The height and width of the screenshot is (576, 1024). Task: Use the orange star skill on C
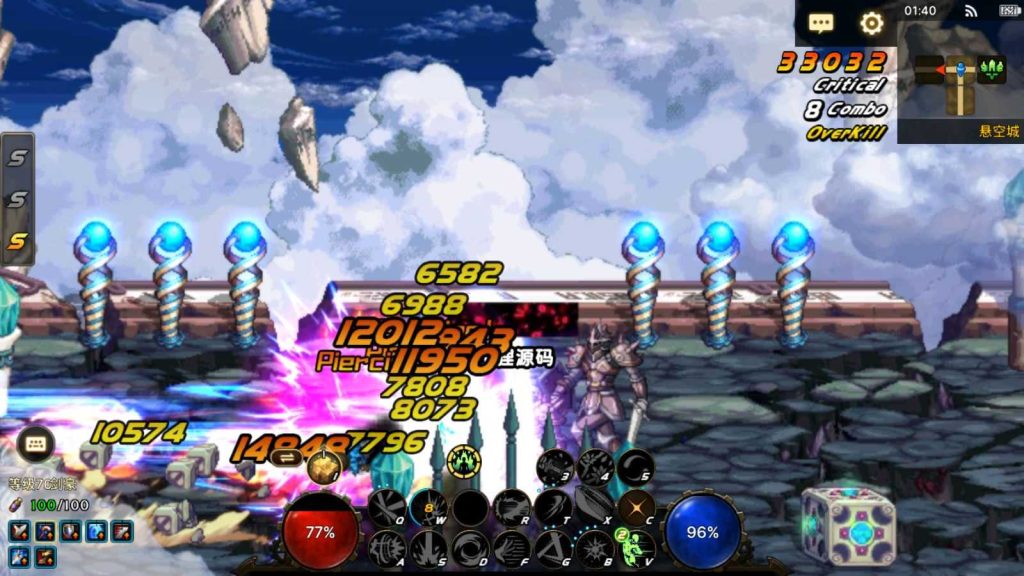click(x=635, y=507)
